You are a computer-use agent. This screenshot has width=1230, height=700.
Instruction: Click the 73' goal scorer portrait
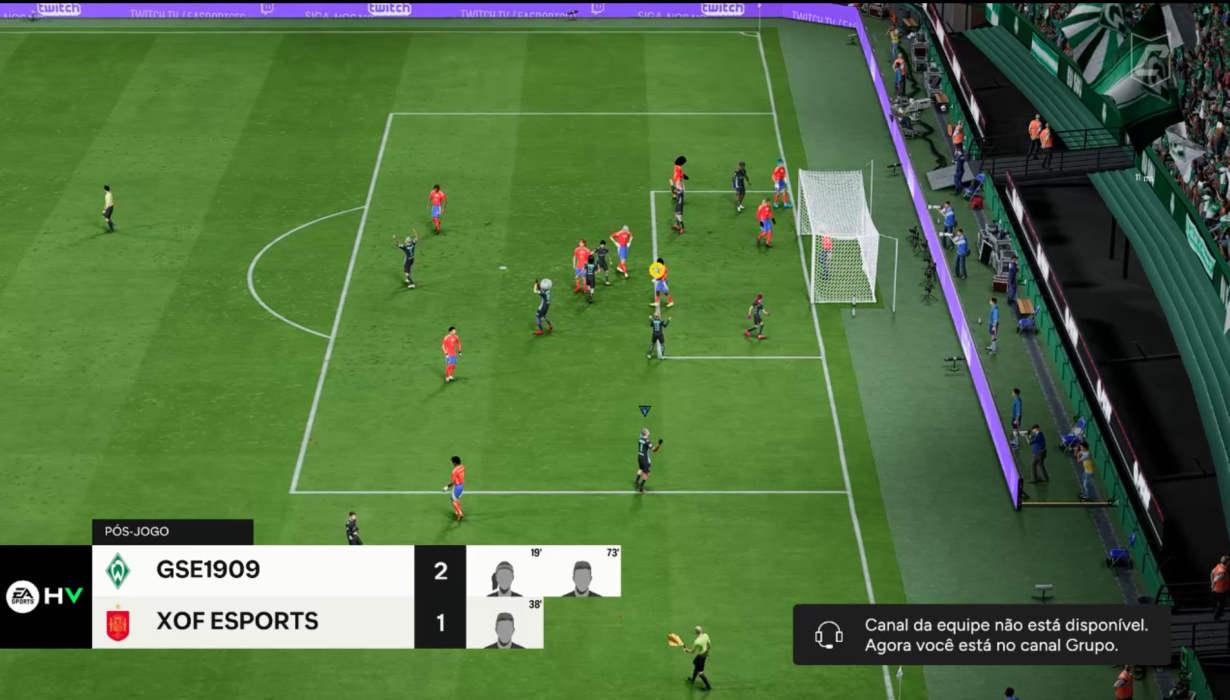pos(582,577)
